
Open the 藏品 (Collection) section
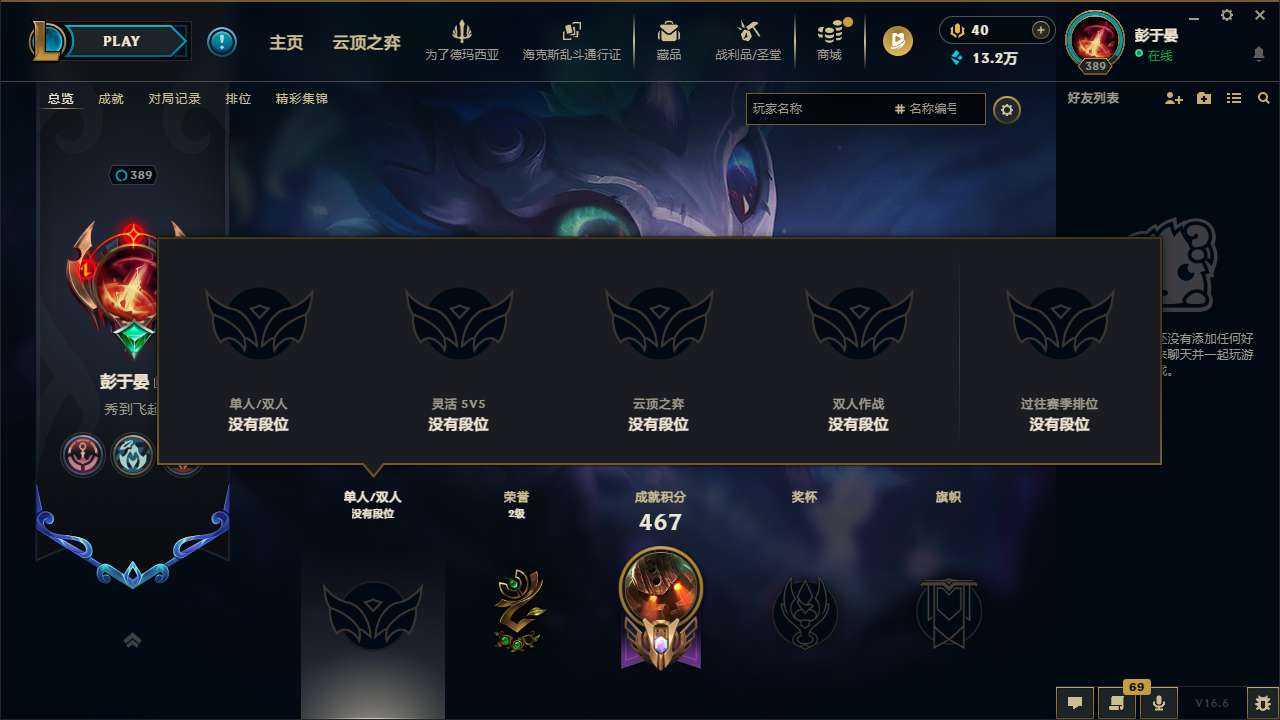click(x=670, y=40)
